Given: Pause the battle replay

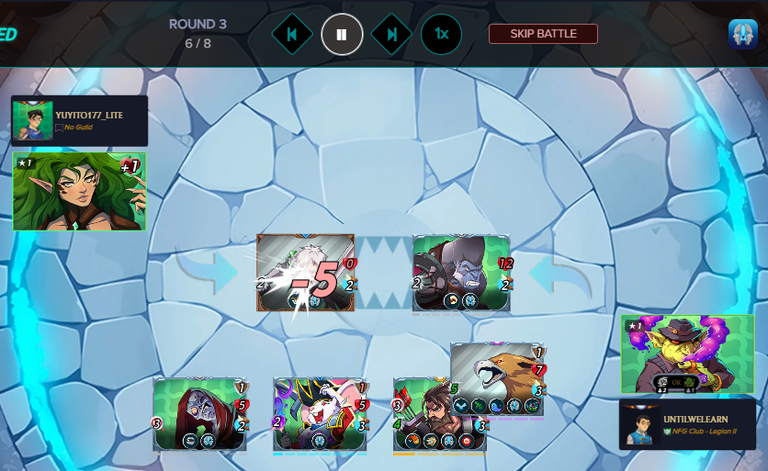Looking at the screenshot, I should pyautogui.click(x=342, y=34).
